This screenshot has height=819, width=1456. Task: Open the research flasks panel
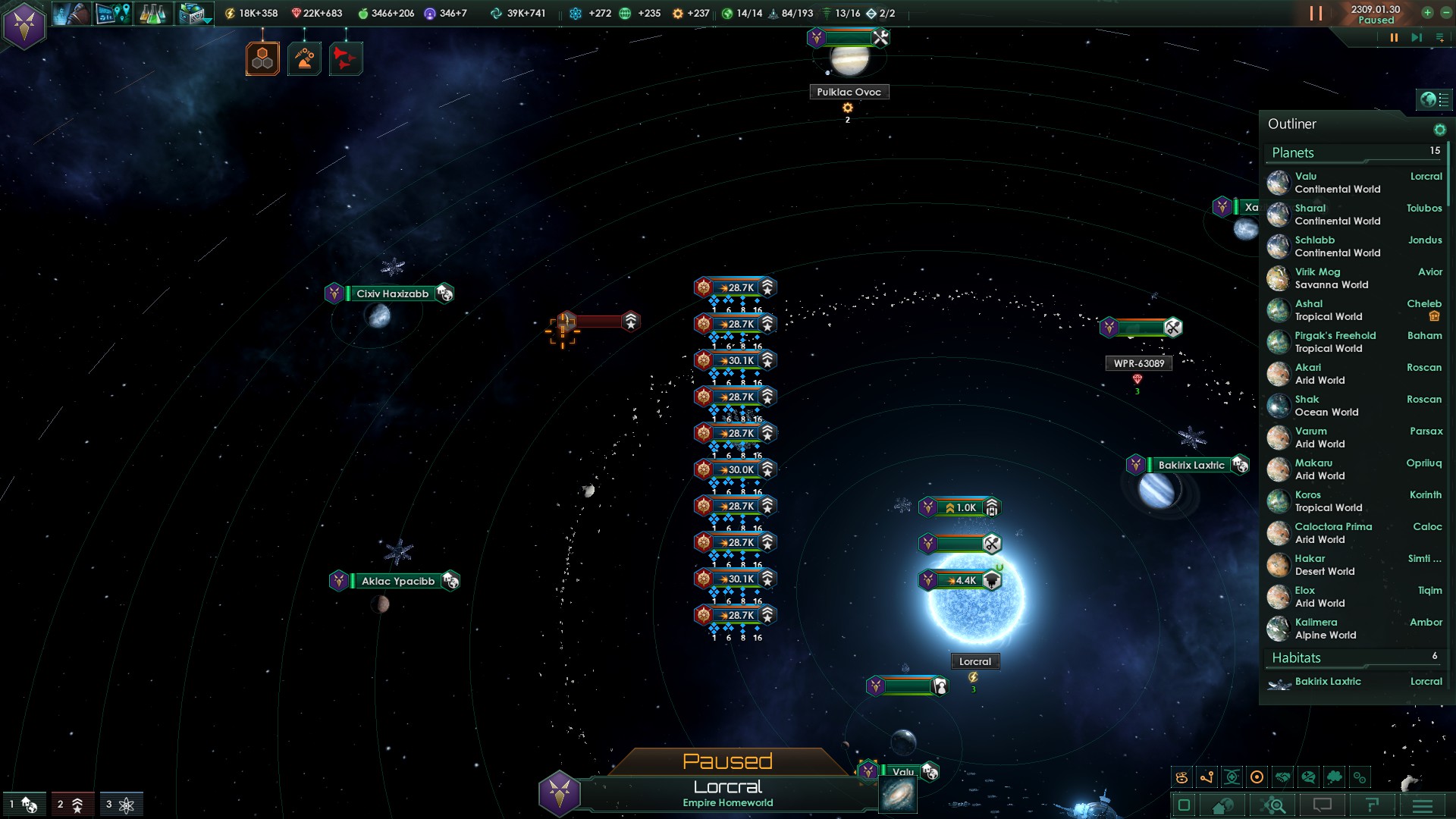tap(152, 14)
